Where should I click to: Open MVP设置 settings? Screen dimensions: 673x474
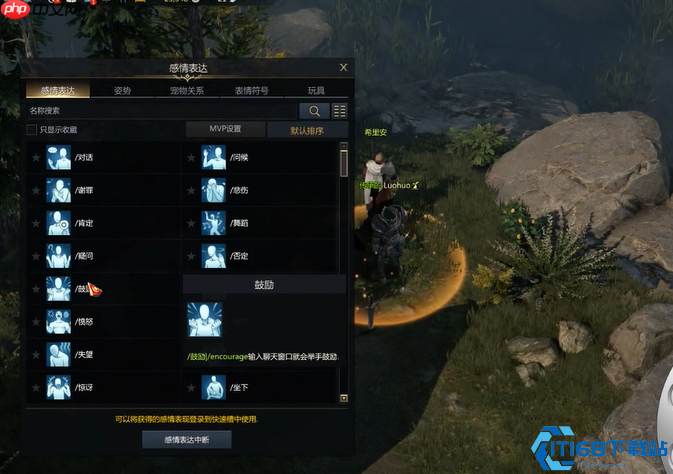(225, 129)
